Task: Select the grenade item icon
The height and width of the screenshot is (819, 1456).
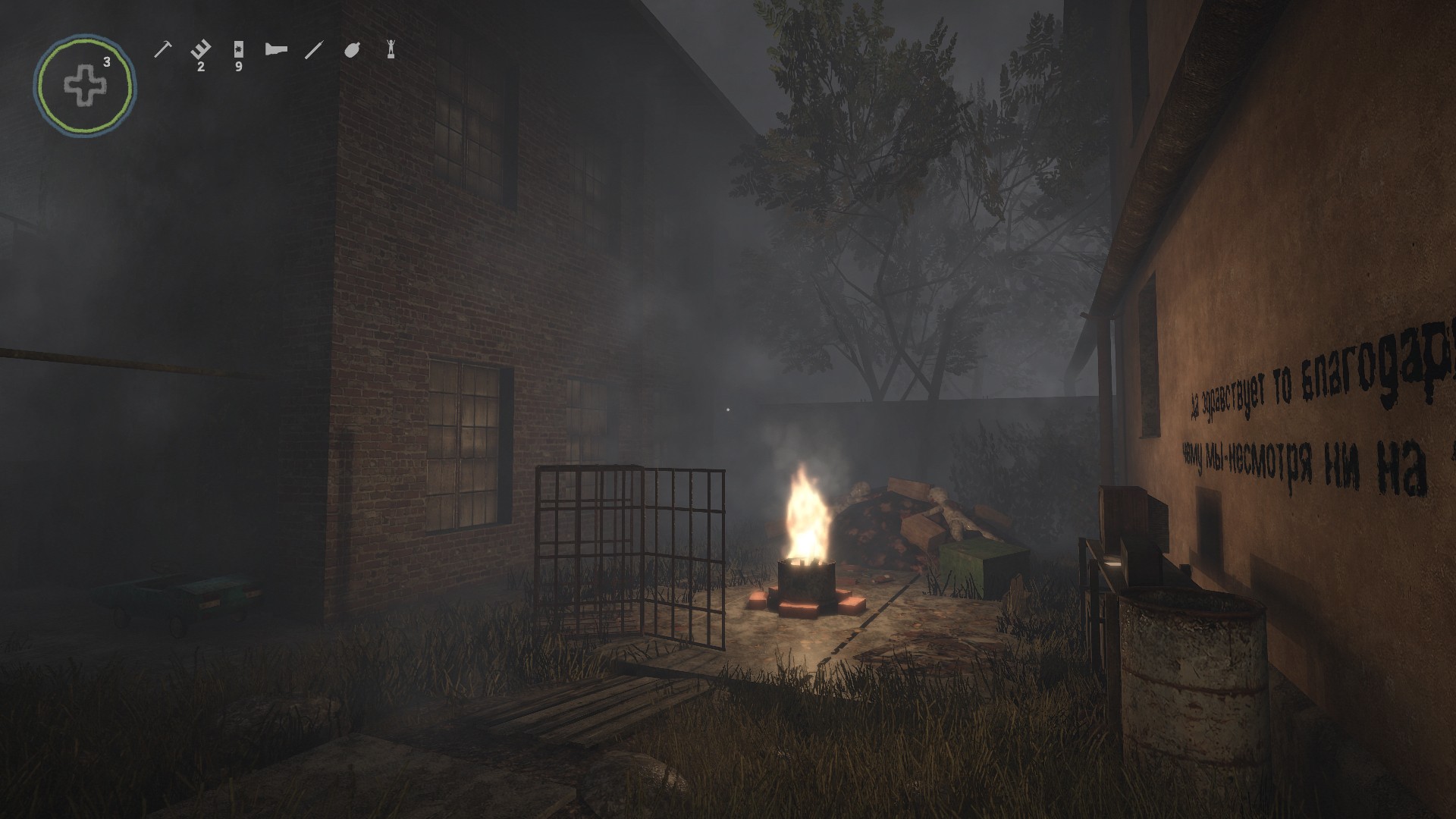Action: pos(352,50)
